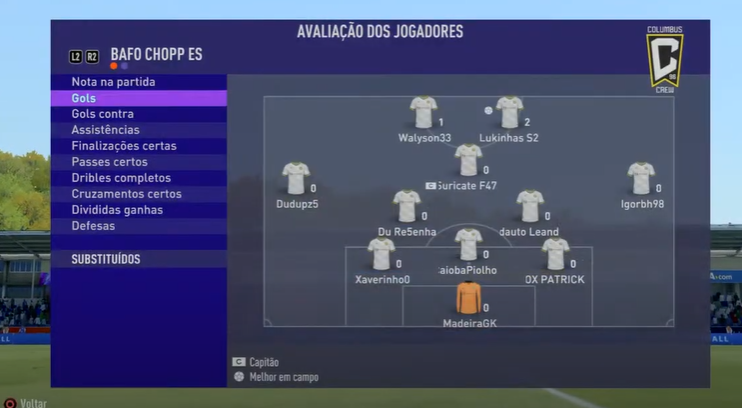Select defender OX PATRICK
The image size is (742, 408).
click(x=556, y=254)
